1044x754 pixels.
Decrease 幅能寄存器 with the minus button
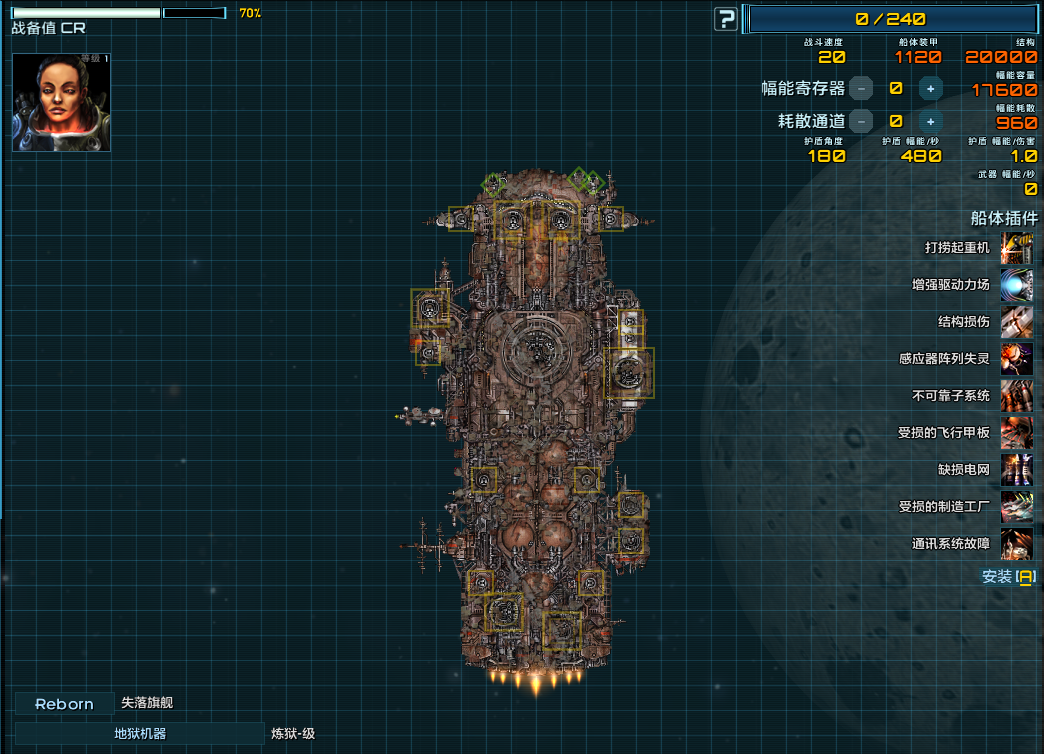[x=861, y=88]
